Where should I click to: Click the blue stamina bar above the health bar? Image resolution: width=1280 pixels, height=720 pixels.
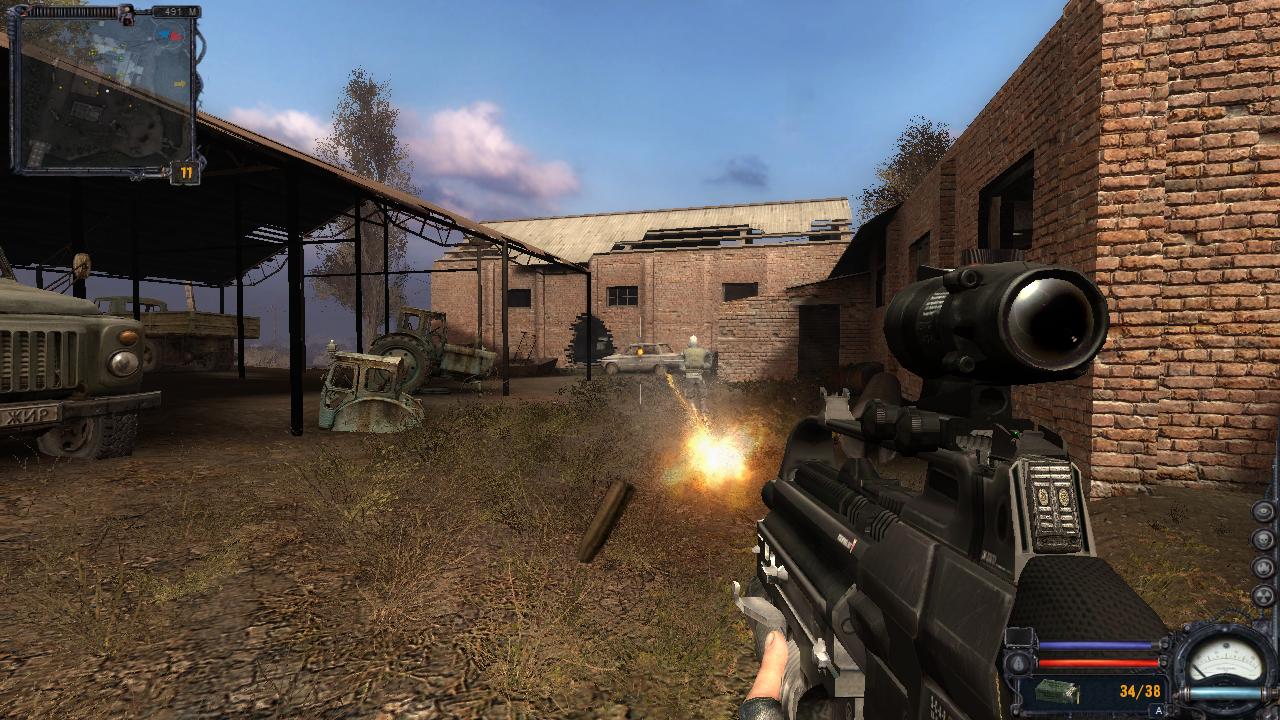1094,644
